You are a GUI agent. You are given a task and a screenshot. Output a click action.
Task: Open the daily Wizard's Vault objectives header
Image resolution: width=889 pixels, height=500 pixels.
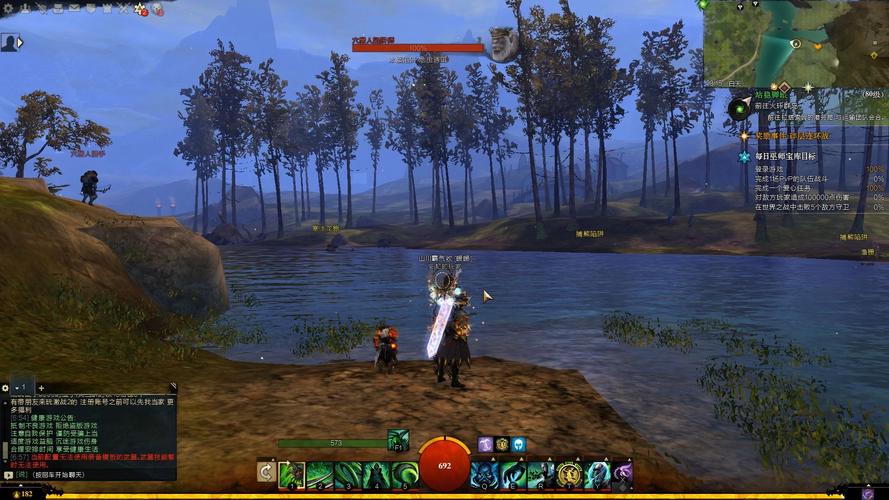(785, 157)
